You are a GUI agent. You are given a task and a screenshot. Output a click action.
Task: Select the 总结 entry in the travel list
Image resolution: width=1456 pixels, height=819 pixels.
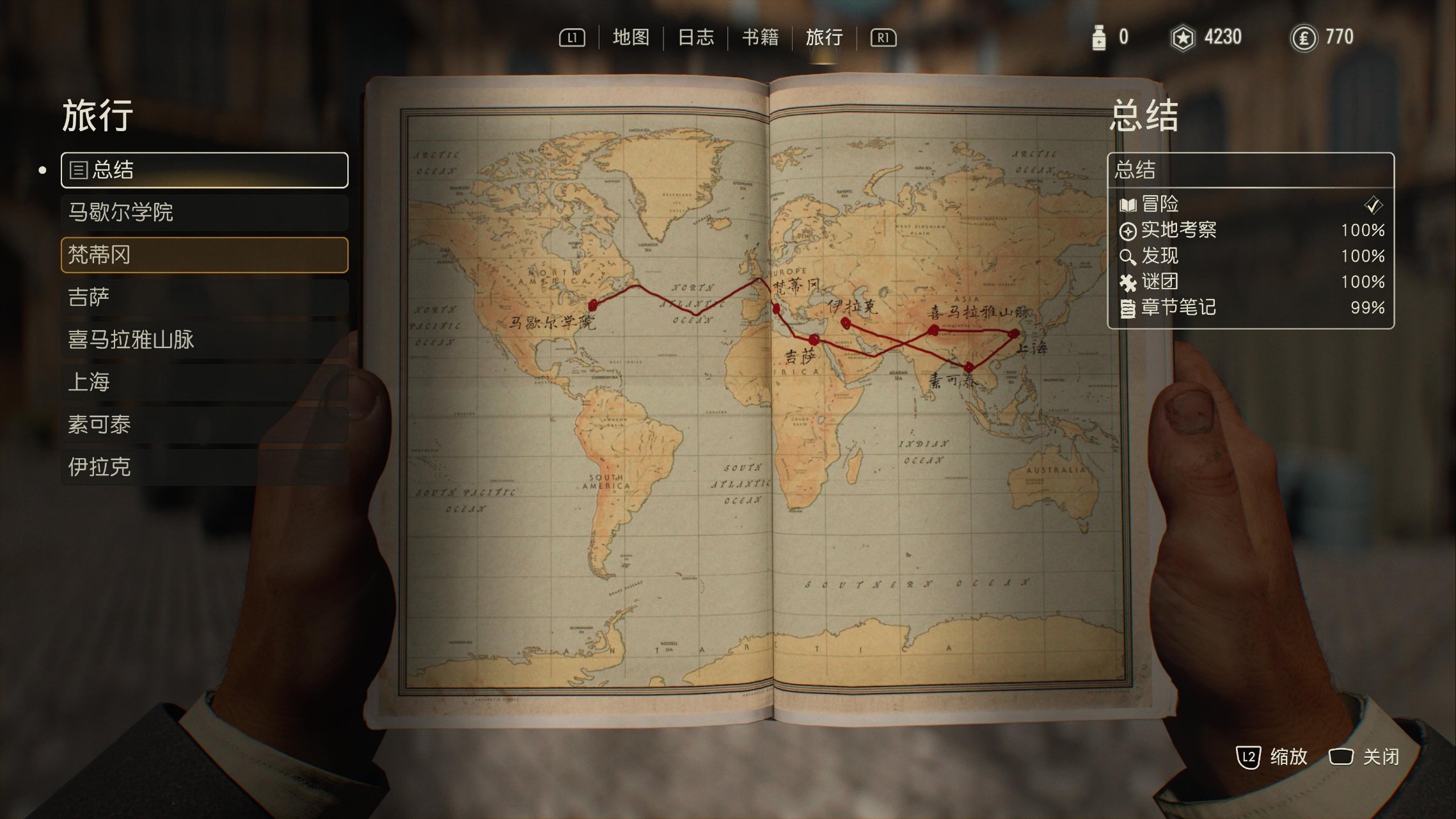[205, 170]
